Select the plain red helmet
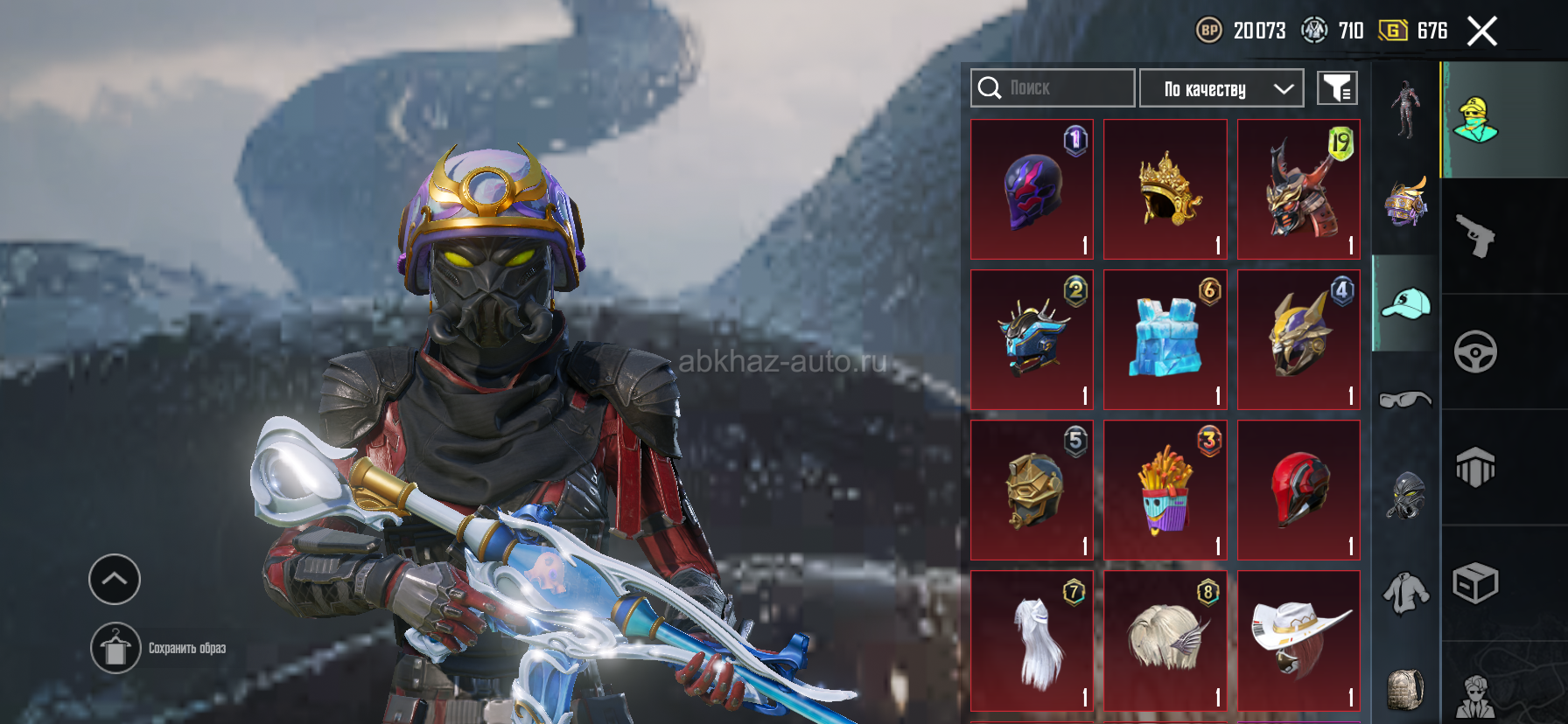Viewport: 1568px width, 724px height. click(1298, 491)
